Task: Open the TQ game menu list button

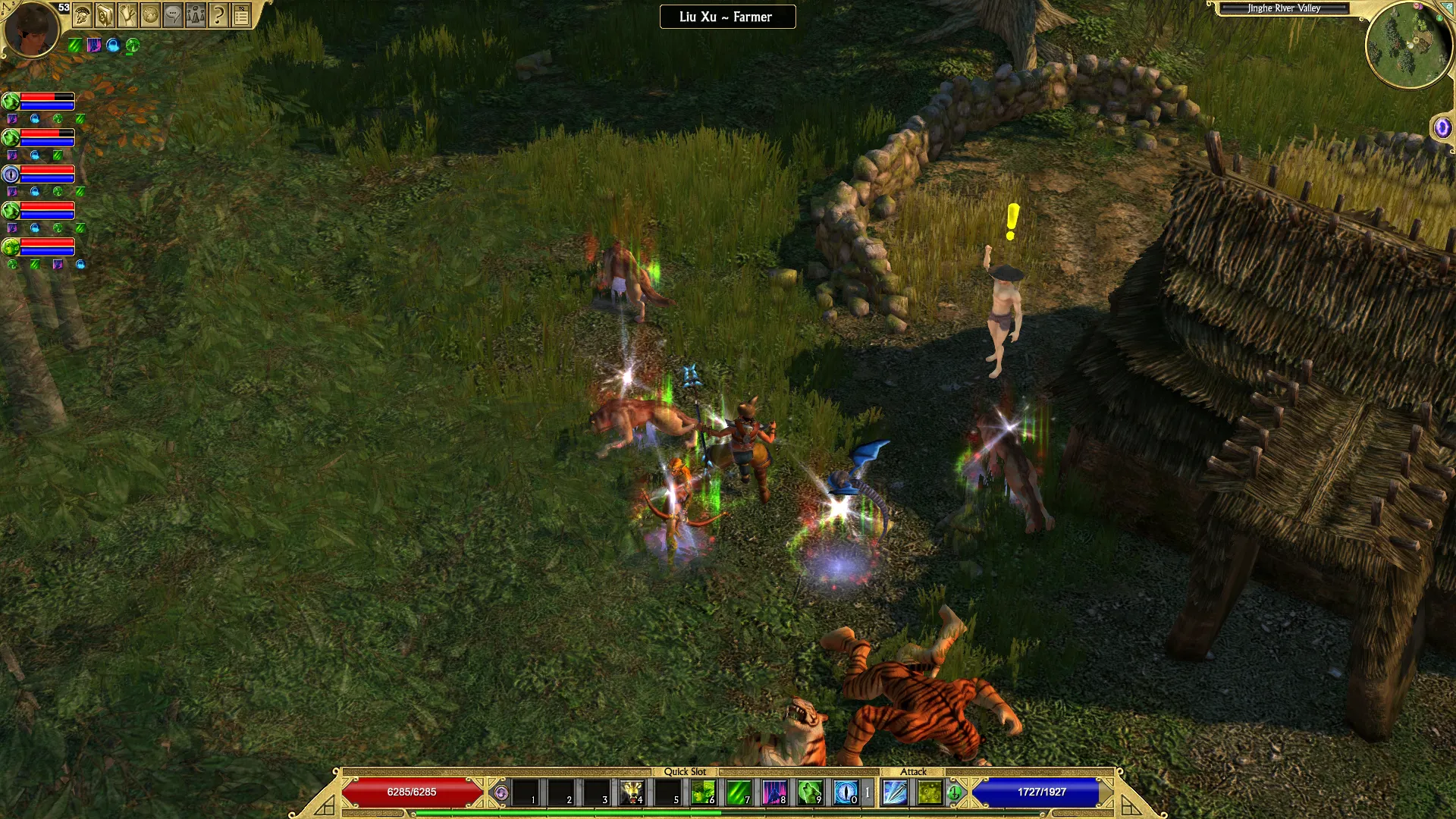Action: coord(241,15)
